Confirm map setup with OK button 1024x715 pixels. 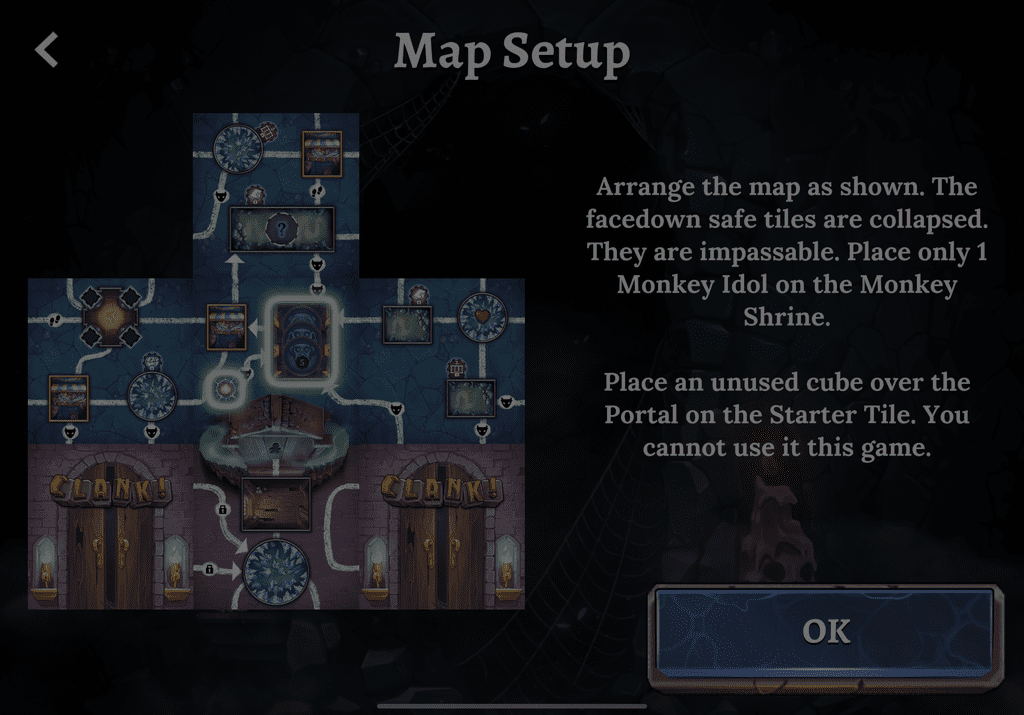825,632
